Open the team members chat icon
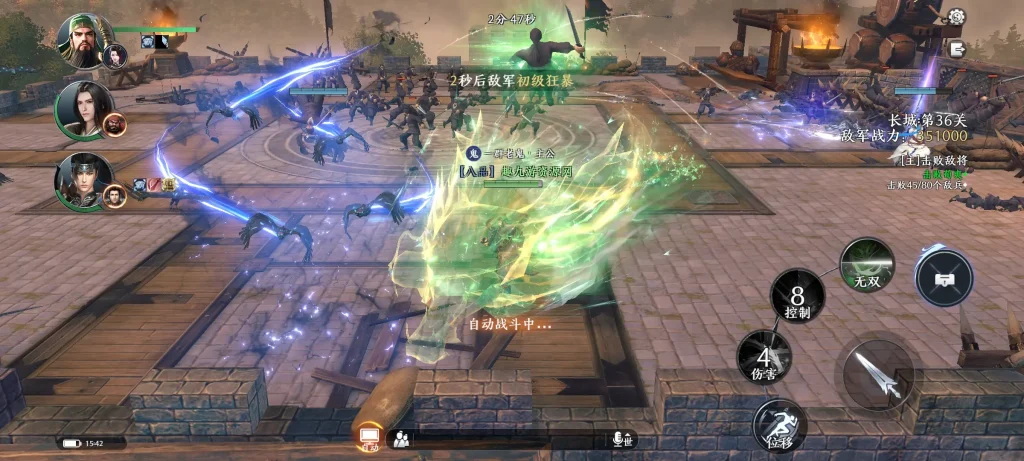 point(401,439)
